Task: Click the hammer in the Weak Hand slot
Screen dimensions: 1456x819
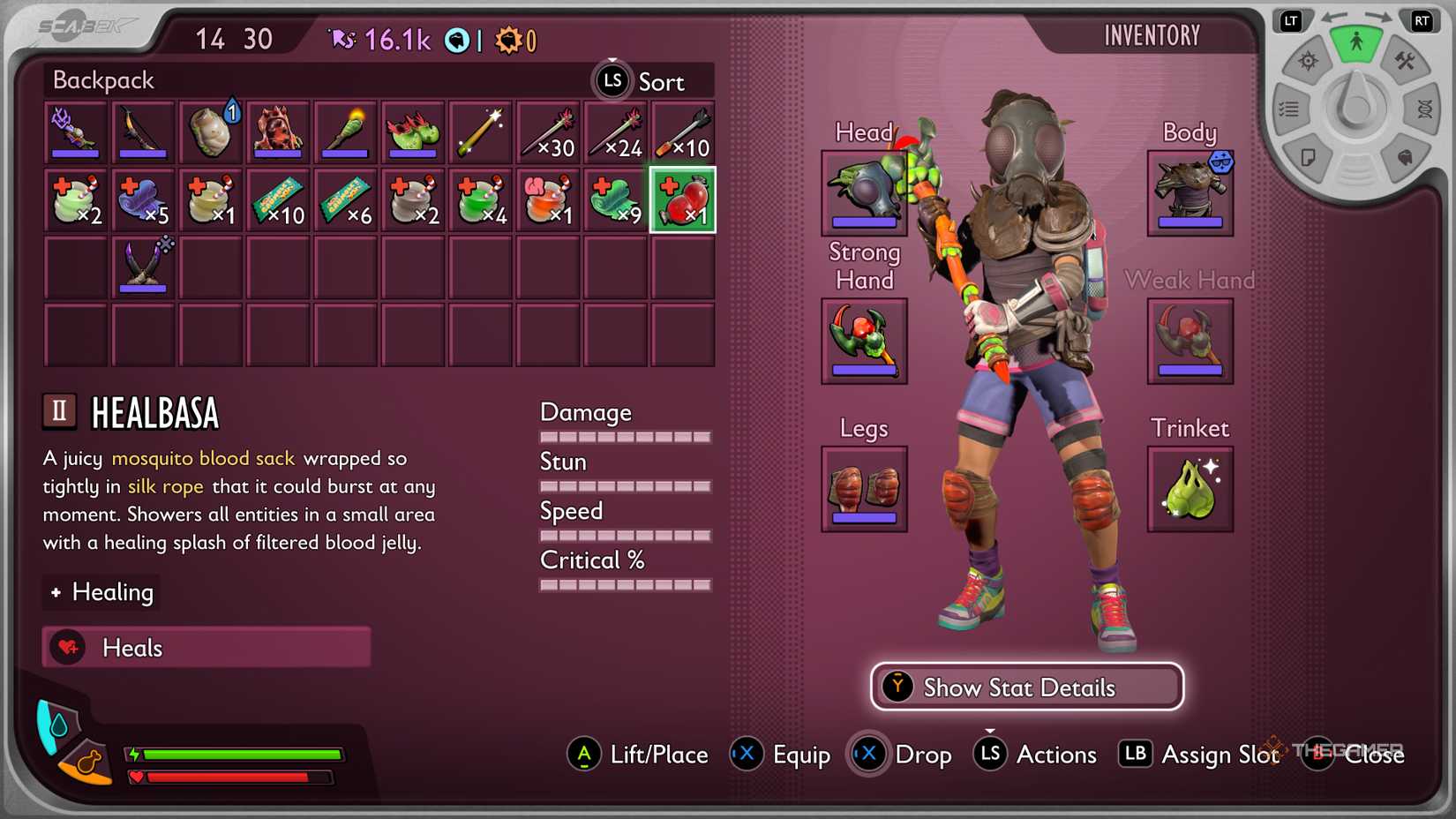Action: click(1190, 342)
